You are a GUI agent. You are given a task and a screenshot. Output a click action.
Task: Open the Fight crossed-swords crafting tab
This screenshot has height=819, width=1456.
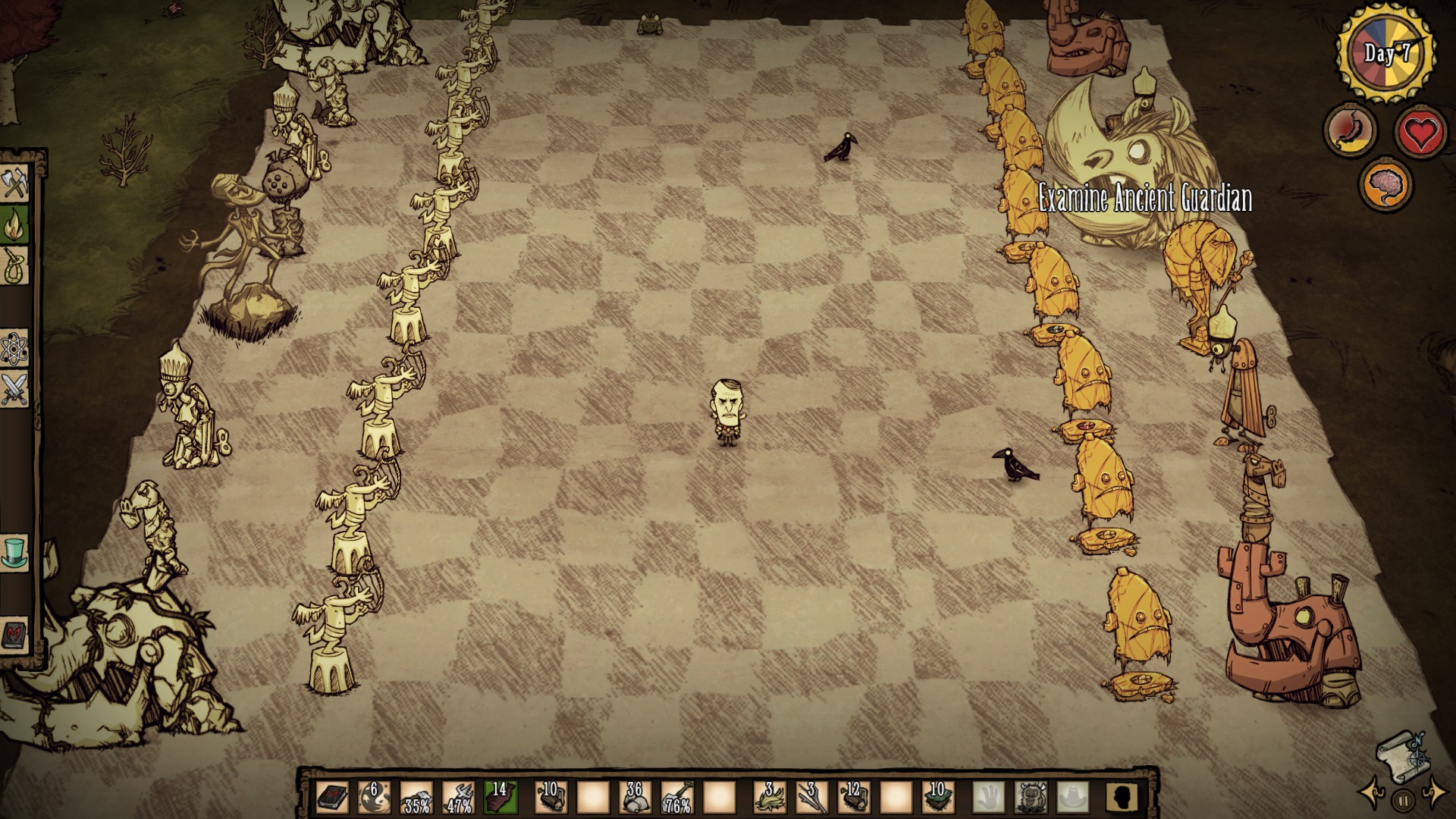[x=14, y=390]
